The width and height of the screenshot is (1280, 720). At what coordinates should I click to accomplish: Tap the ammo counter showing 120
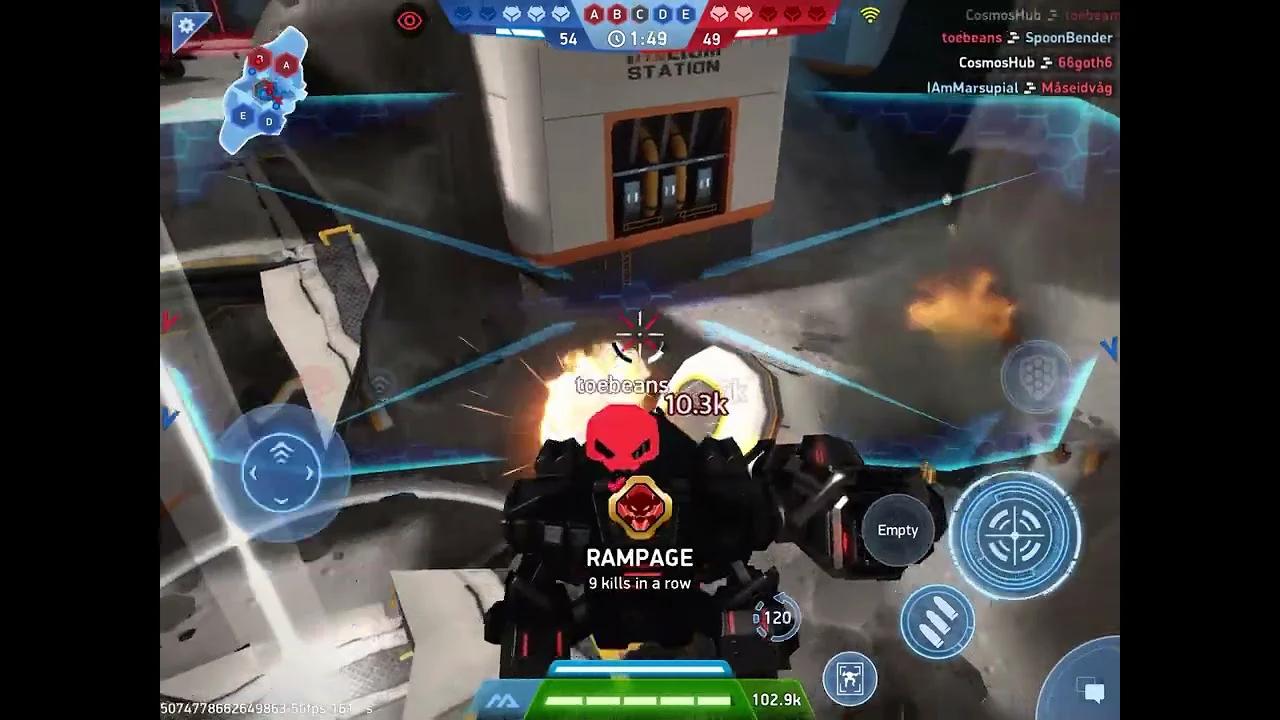pyautogui.click(x=775, y=617)
